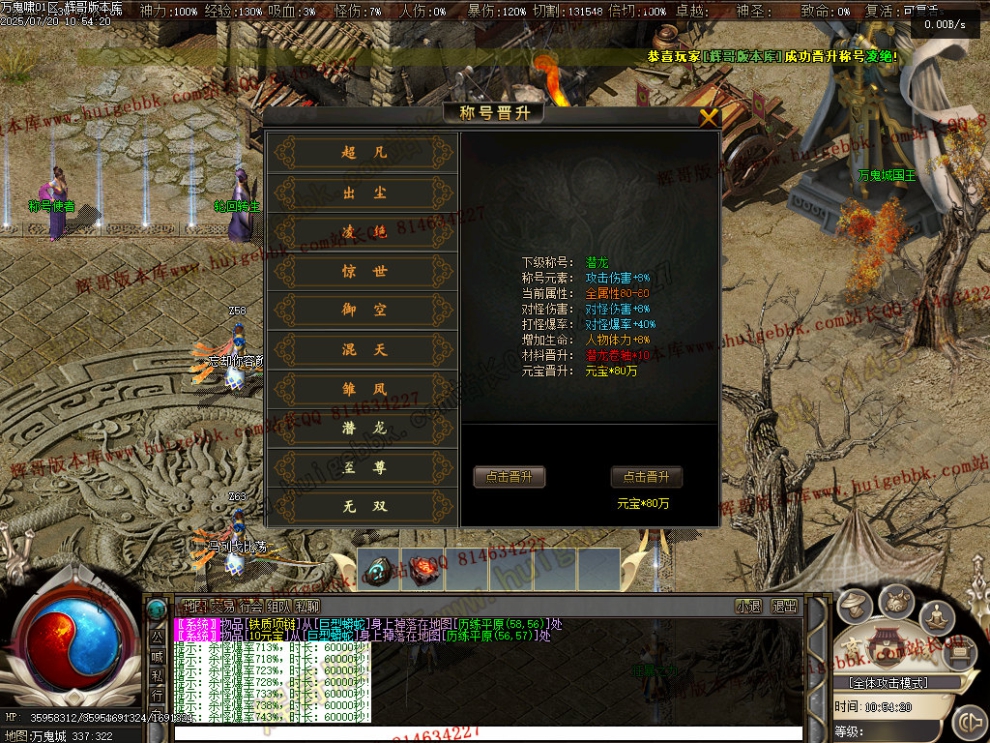Image resolution: width=990 pixels, height=743 pixels.
Task: Pick the 惊世 title entry
Action: (363, 271)
